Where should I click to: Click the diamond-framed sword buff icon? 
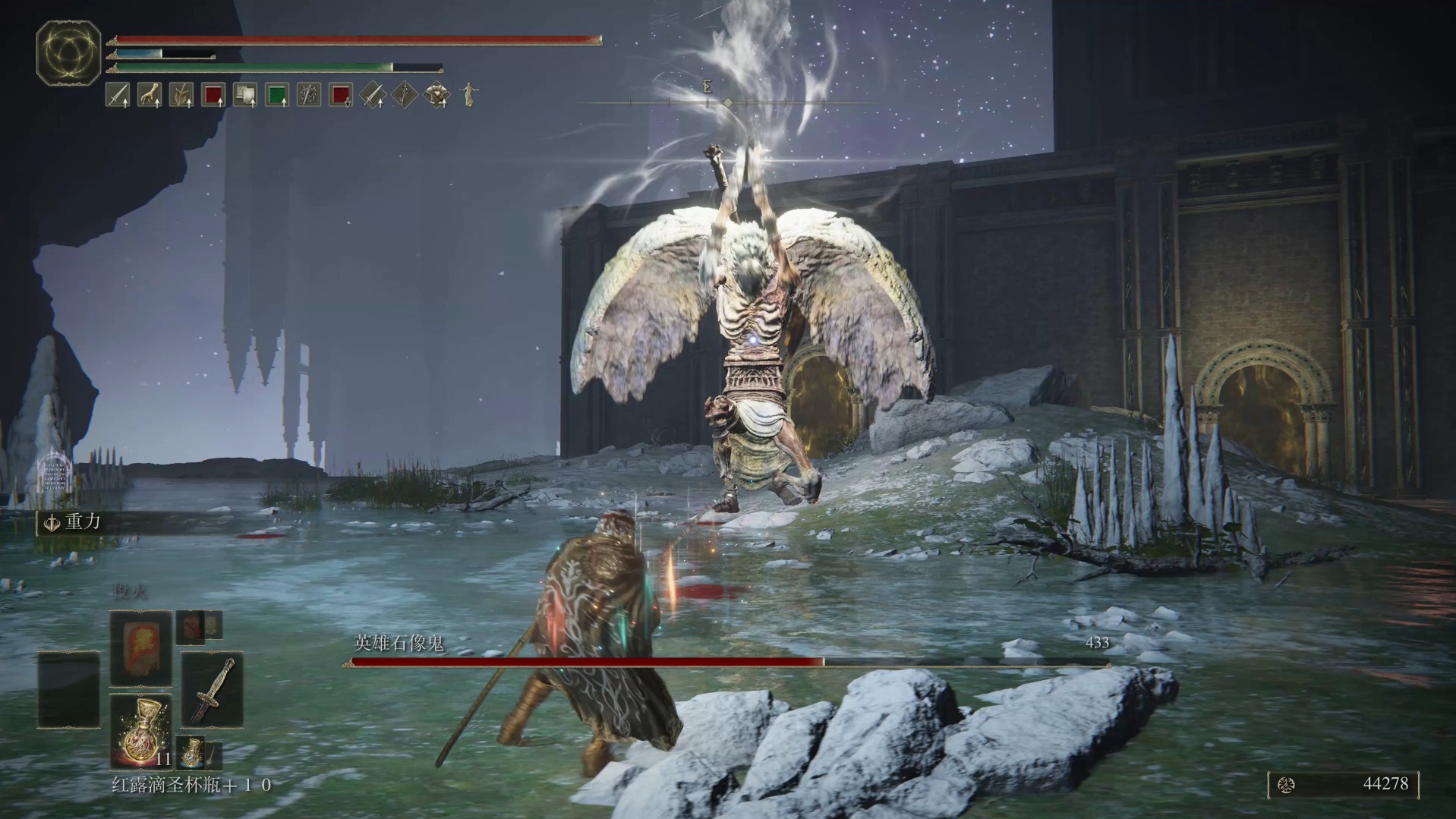click(x=373, y=95)
